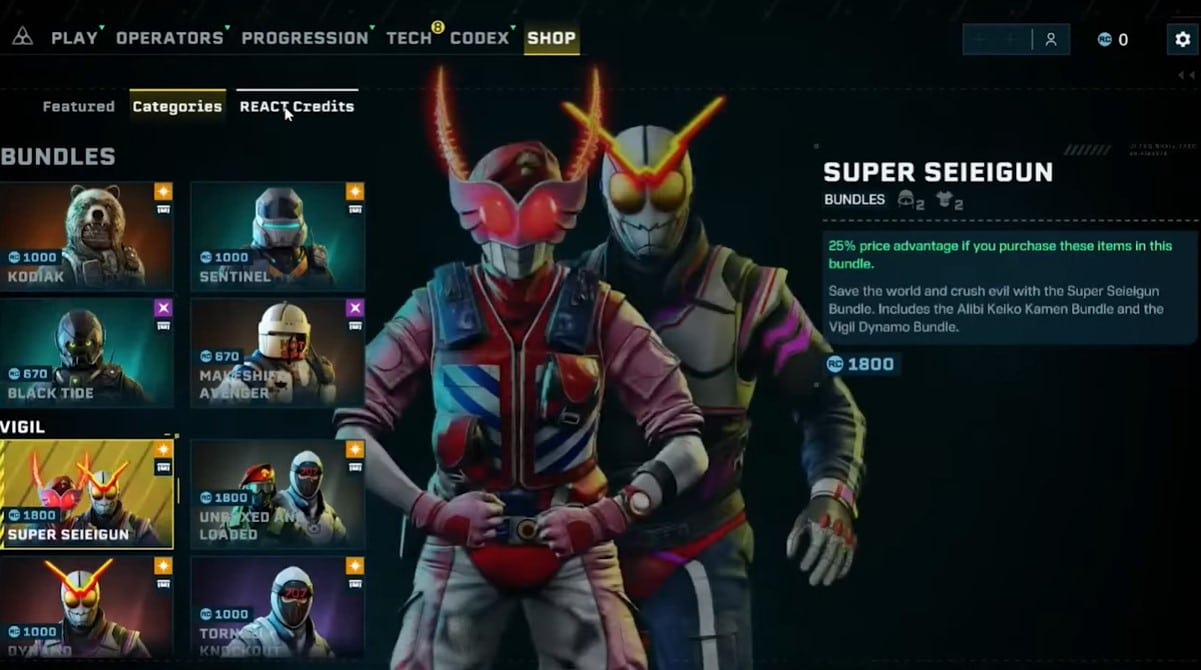Click the triangle logo home icon
The height and width of the screenshot is (670, 1201).
22,37
